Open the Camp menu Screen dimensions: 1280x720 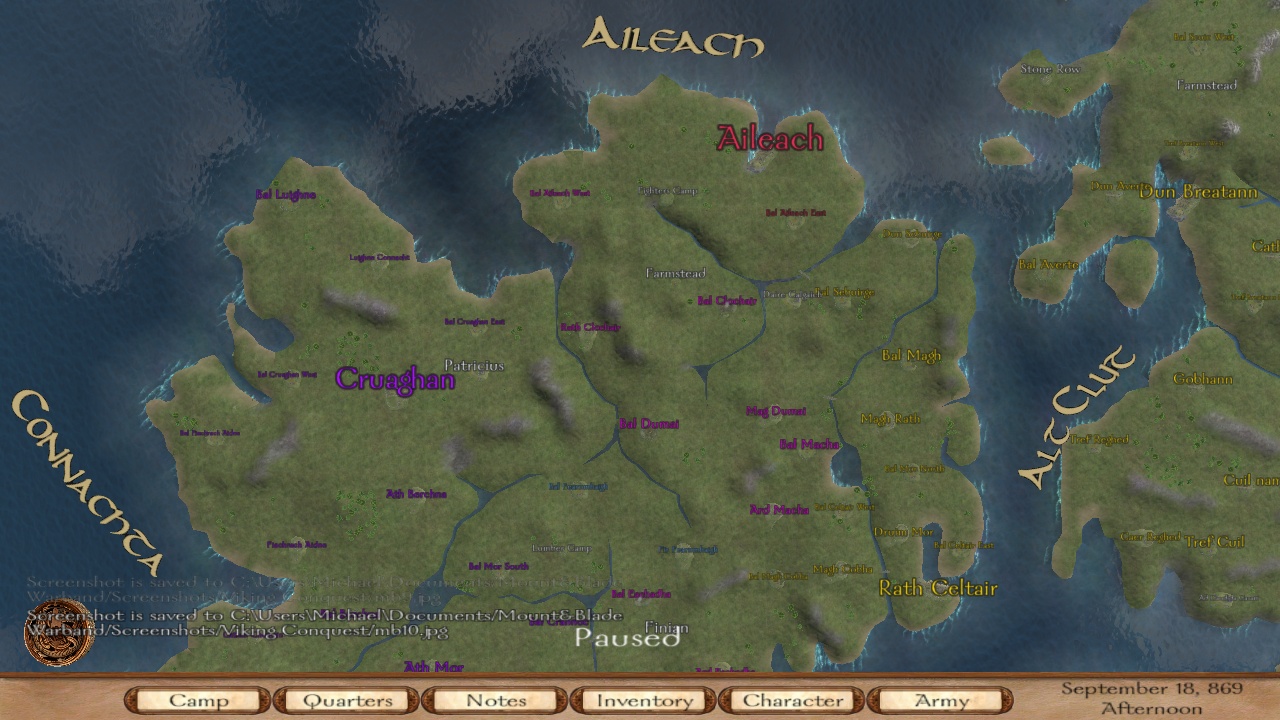click(196, 700)
